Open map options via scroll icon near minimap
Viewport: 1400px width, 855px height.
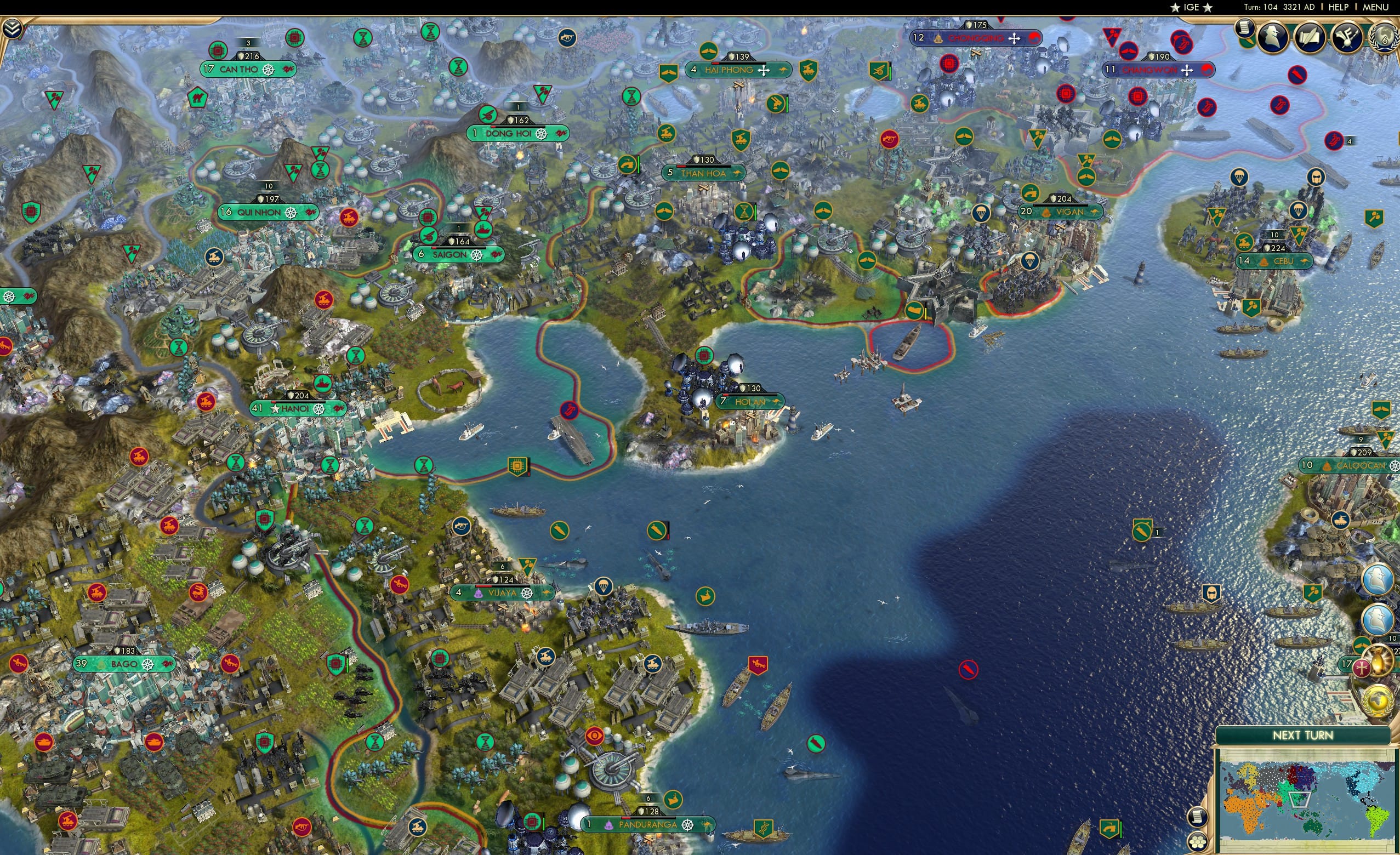1197,818
